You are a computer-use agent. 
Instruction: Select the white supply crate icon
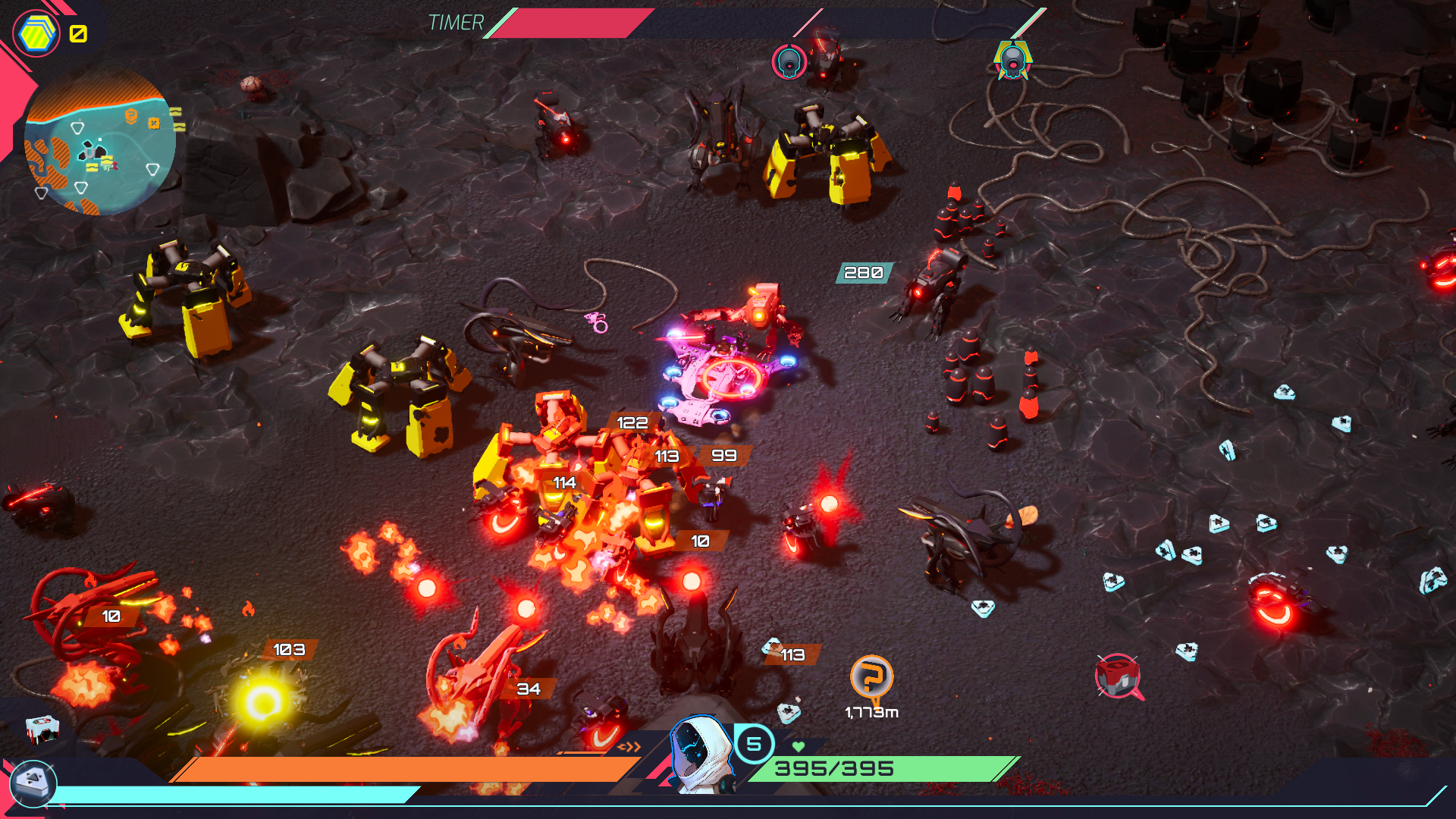(x=42, y=729)
